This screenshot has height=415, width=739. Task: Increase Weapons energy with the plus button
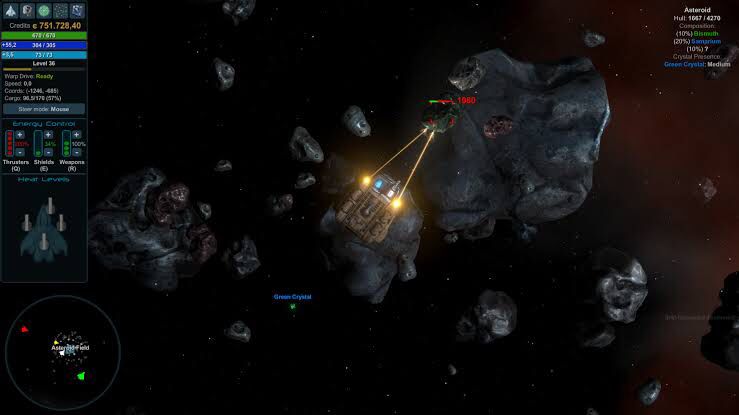click(76, 134)
